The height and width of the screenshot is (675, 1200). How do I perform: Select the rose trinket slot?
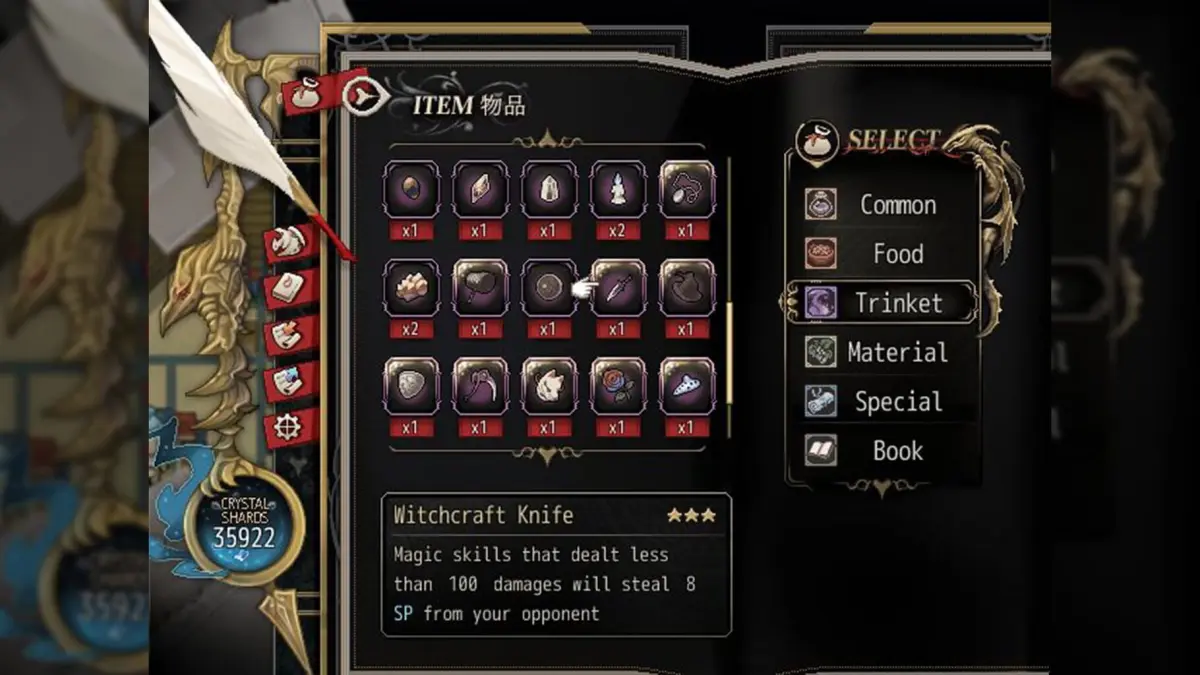[618, 385]
